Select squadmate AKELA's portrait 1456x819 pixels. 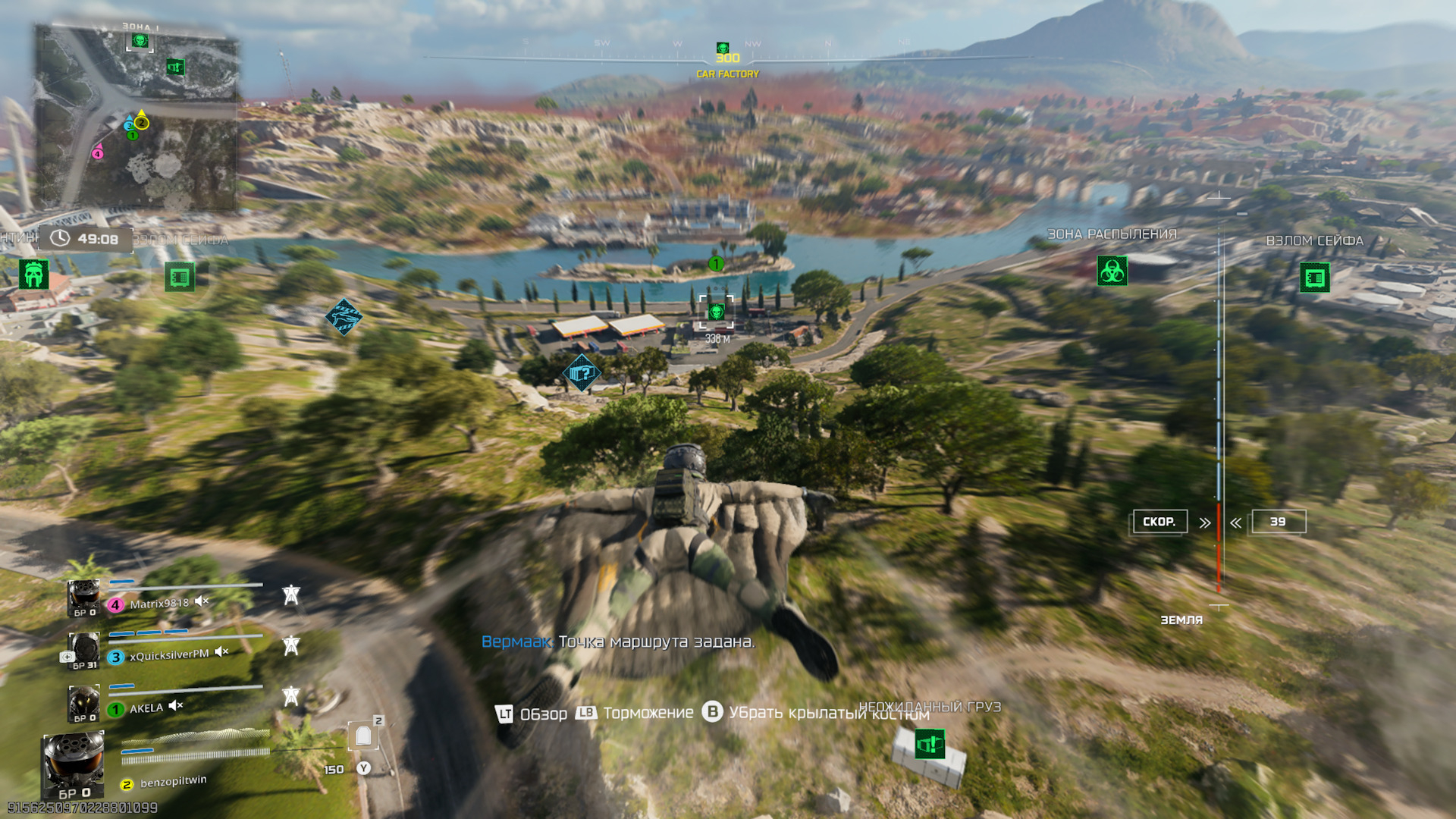[x=83, y=702]
